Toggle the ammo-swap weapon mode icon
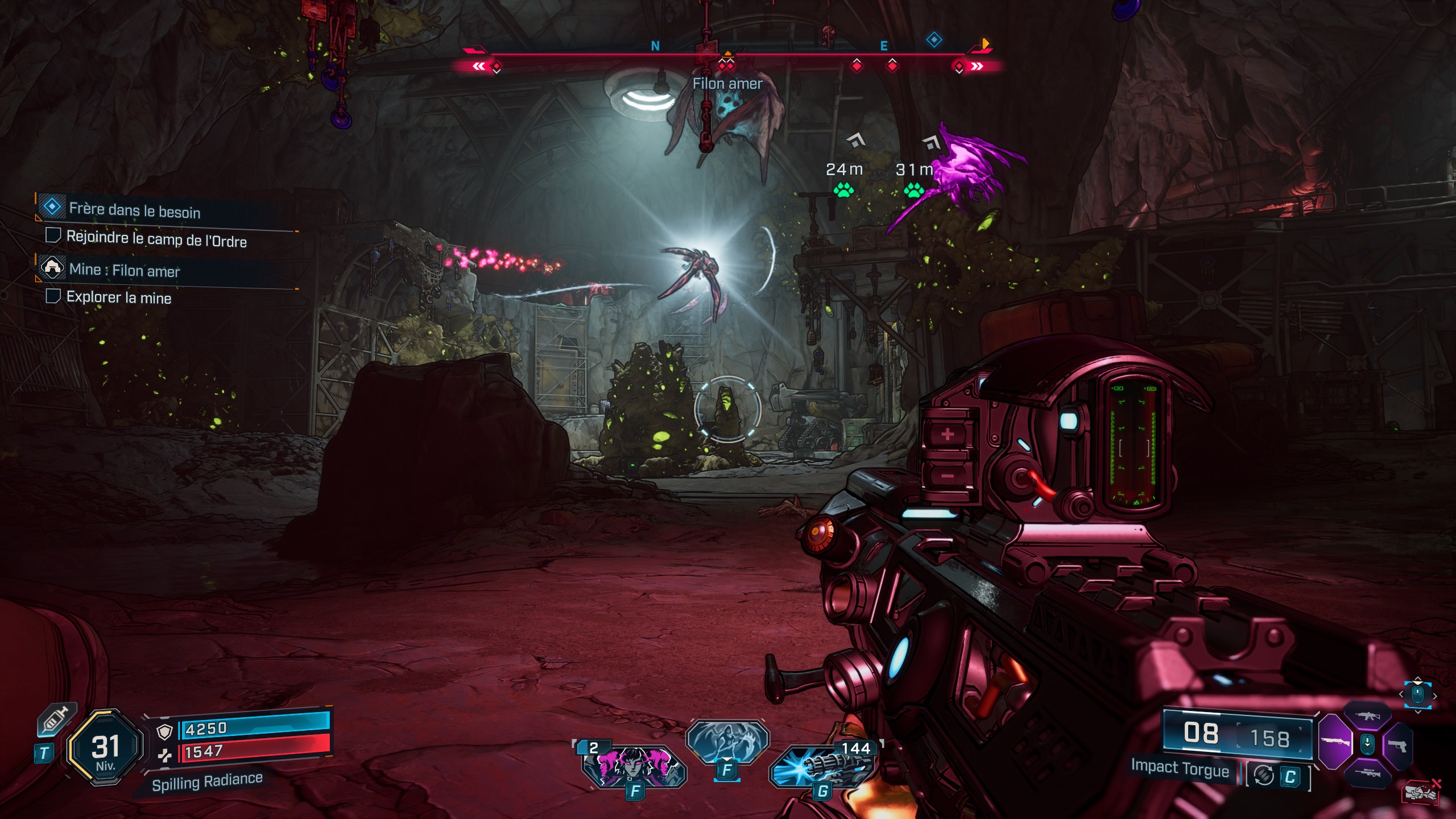The image size is (1456, 819). coord(1264,776)
